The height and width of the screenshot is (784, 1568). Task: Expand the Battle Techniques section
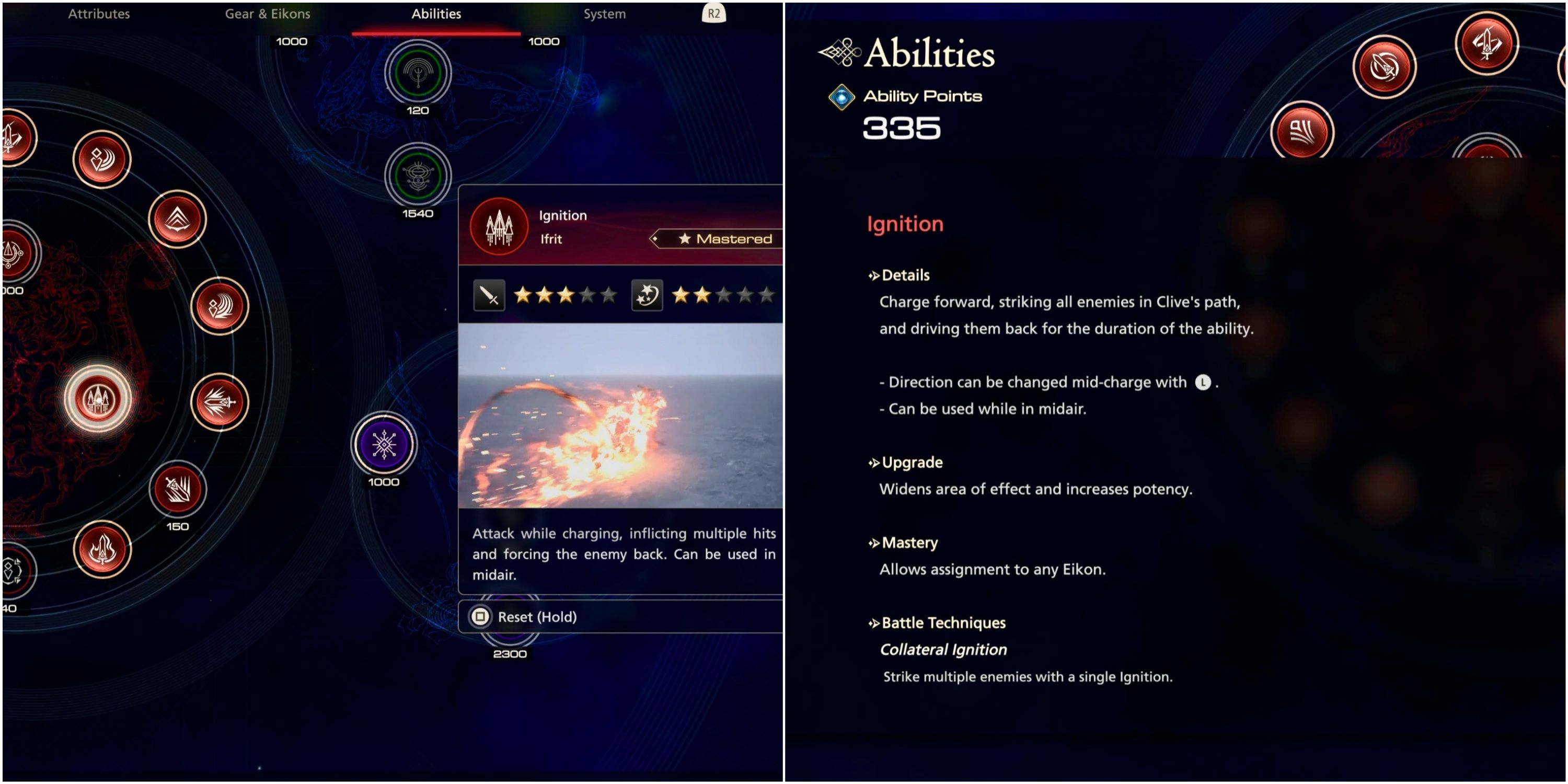click(x=943, y=622)
